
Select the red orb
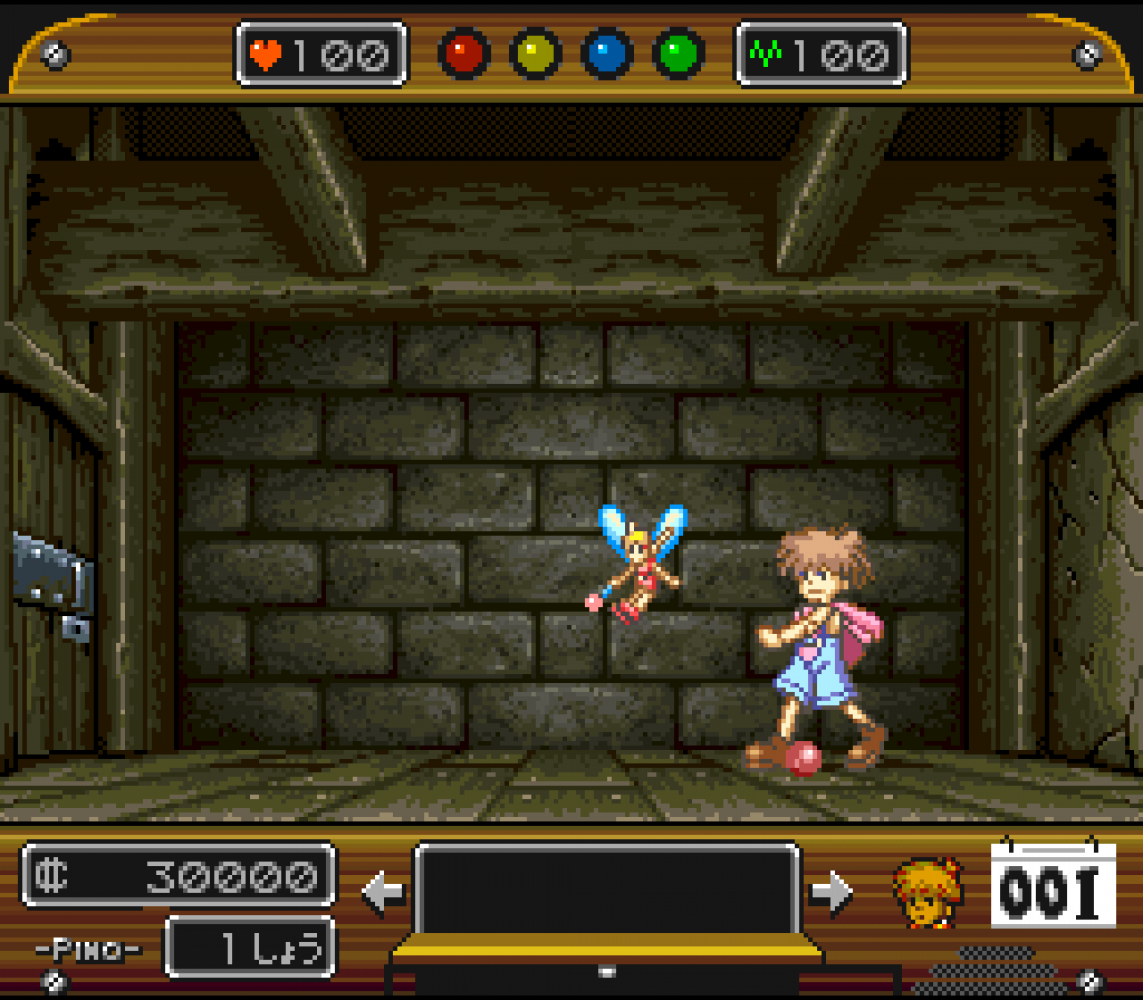pos(463,54)
